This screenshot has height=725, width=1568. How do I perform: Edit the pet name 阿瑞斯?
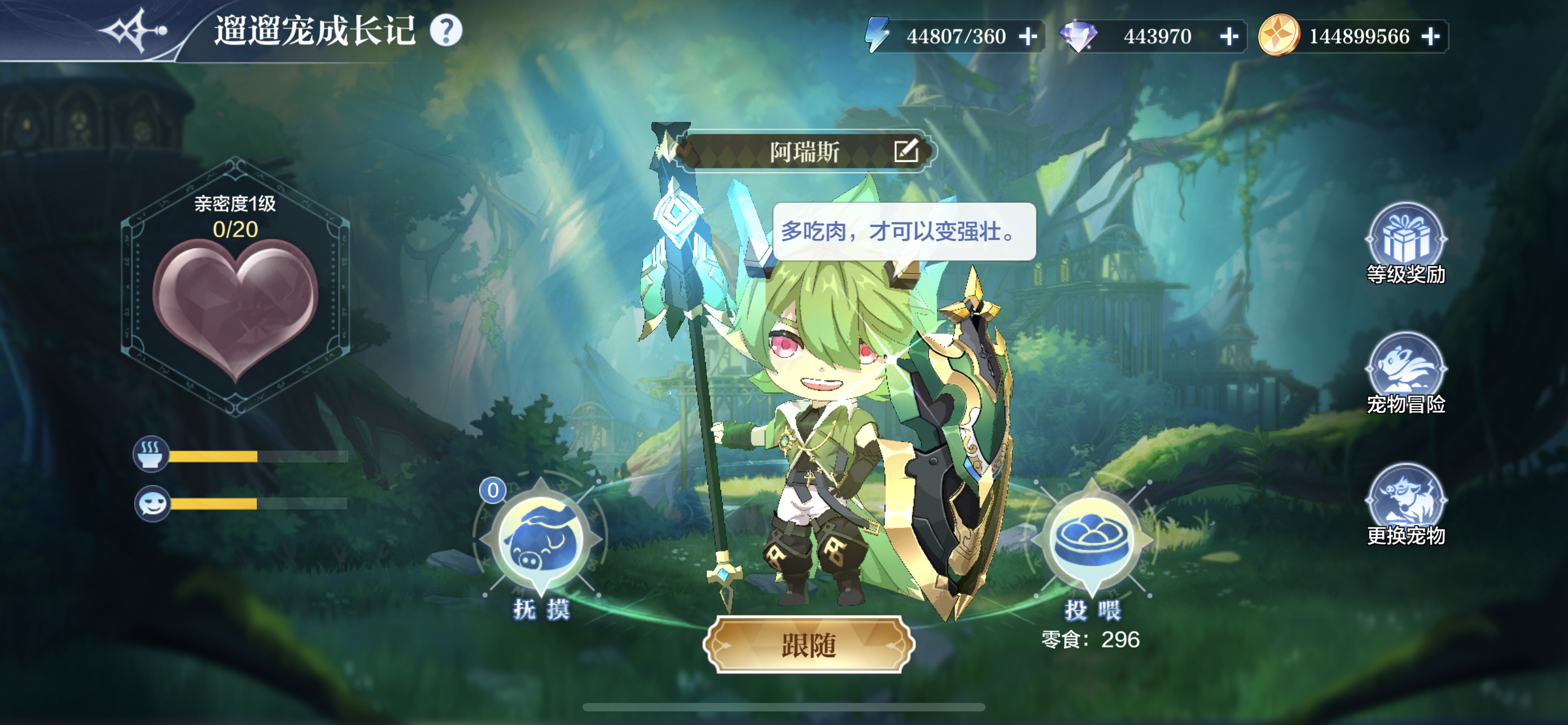point(905,151)
